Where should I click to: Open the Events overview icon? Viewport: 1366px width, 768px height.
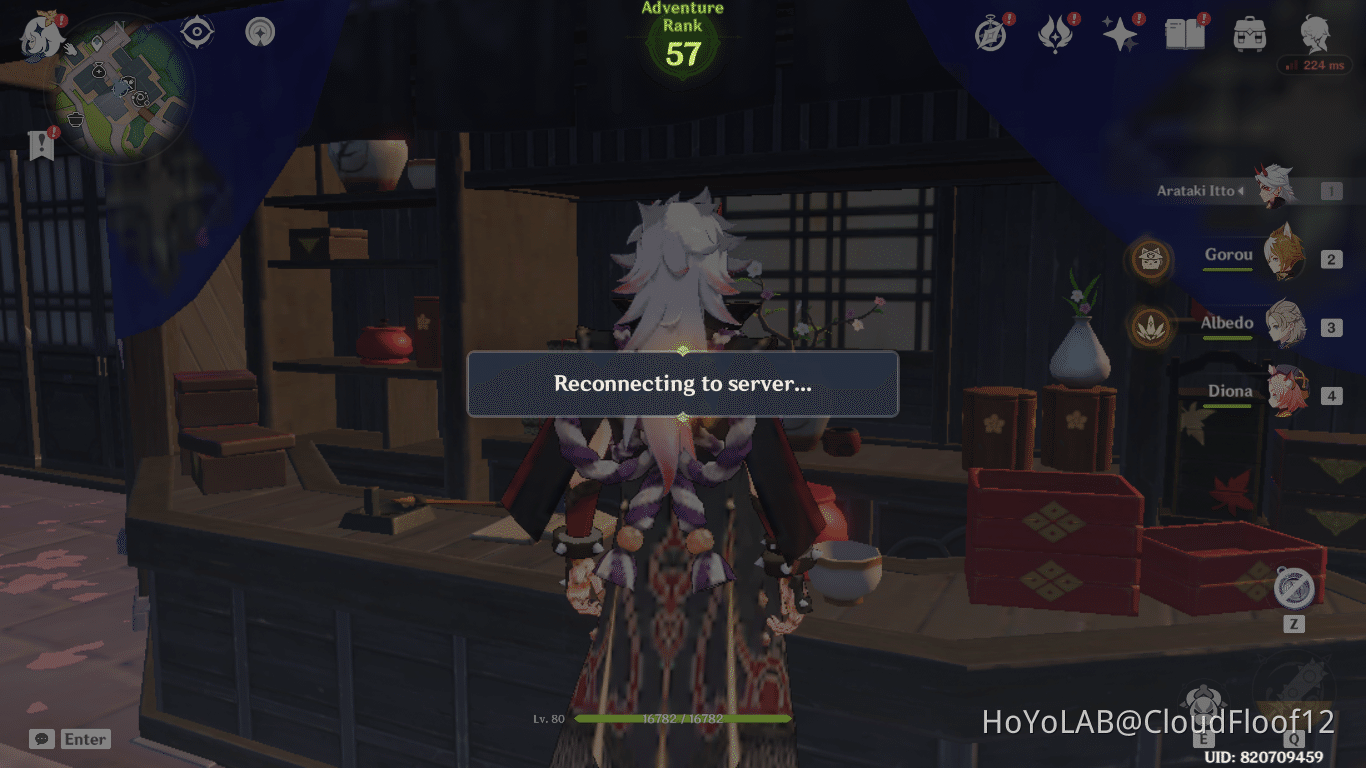point(990,32)
